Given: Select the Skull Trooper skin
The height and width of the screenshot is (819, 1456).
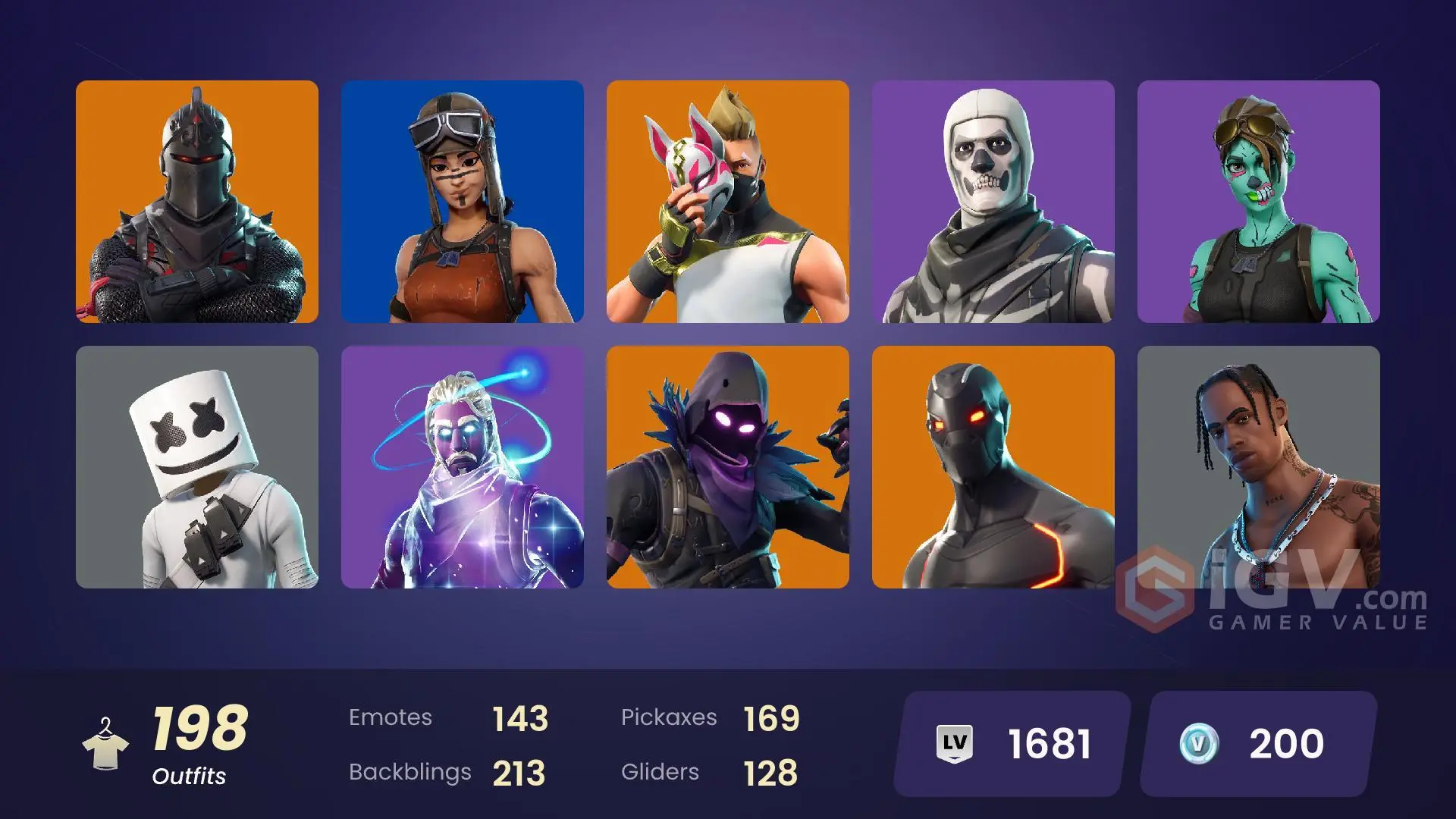Looking at the screenshot, I should [993, 201].
